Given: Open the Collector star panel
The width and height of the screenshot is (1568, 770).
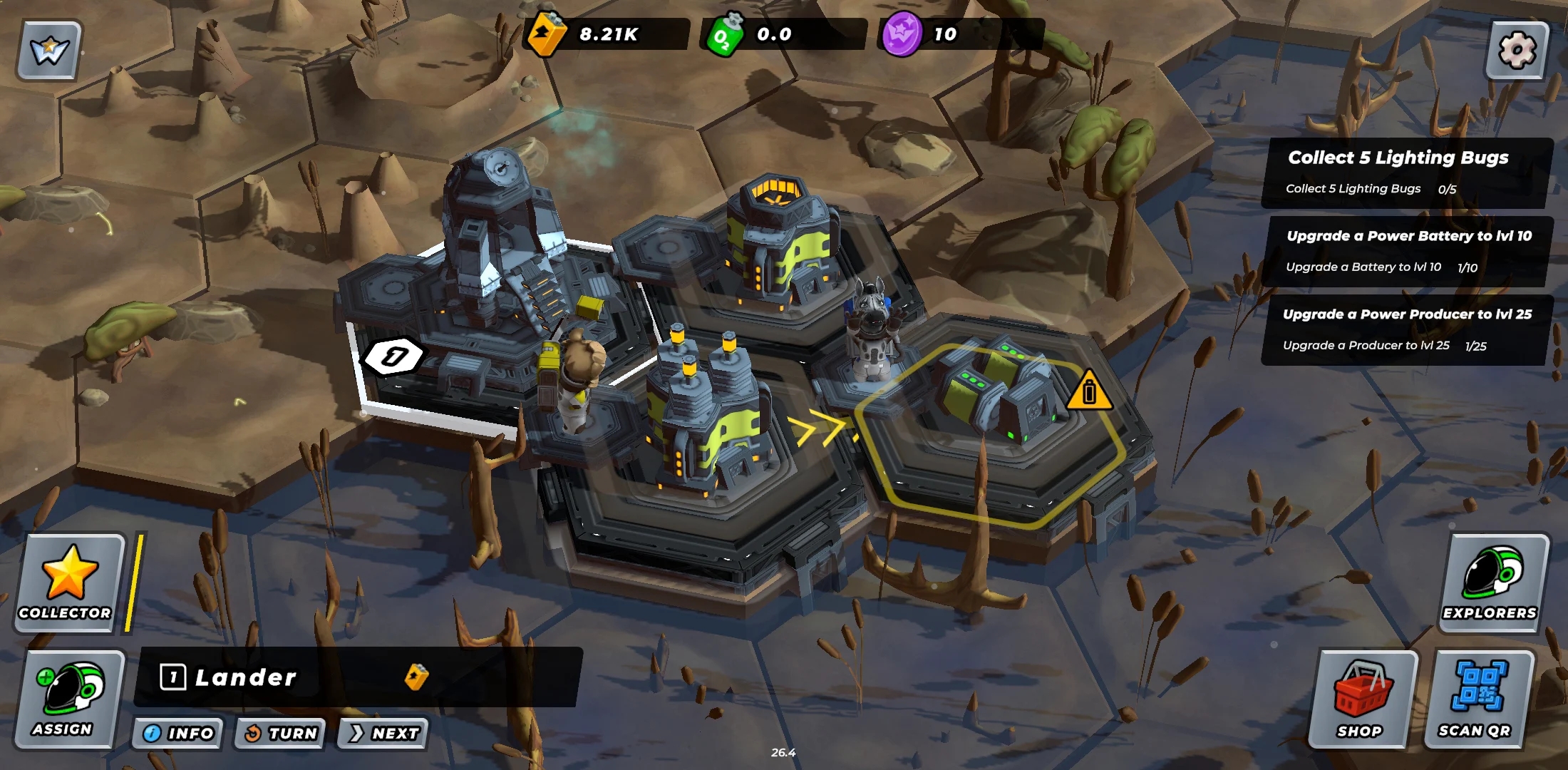Looking at the screenshot, I should coord(67,582).
